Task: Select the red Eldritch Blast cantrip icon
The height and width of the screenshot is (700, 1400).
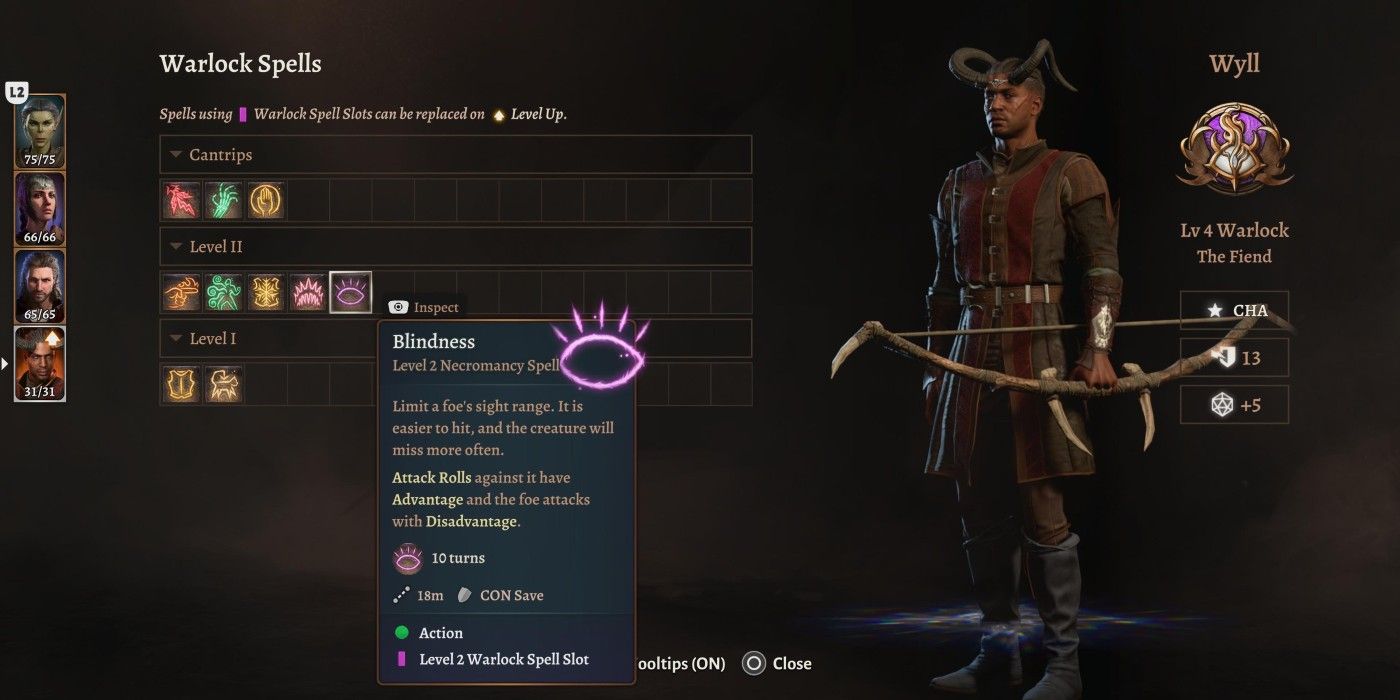Action: pyautogui.click(x=181, y=200)
